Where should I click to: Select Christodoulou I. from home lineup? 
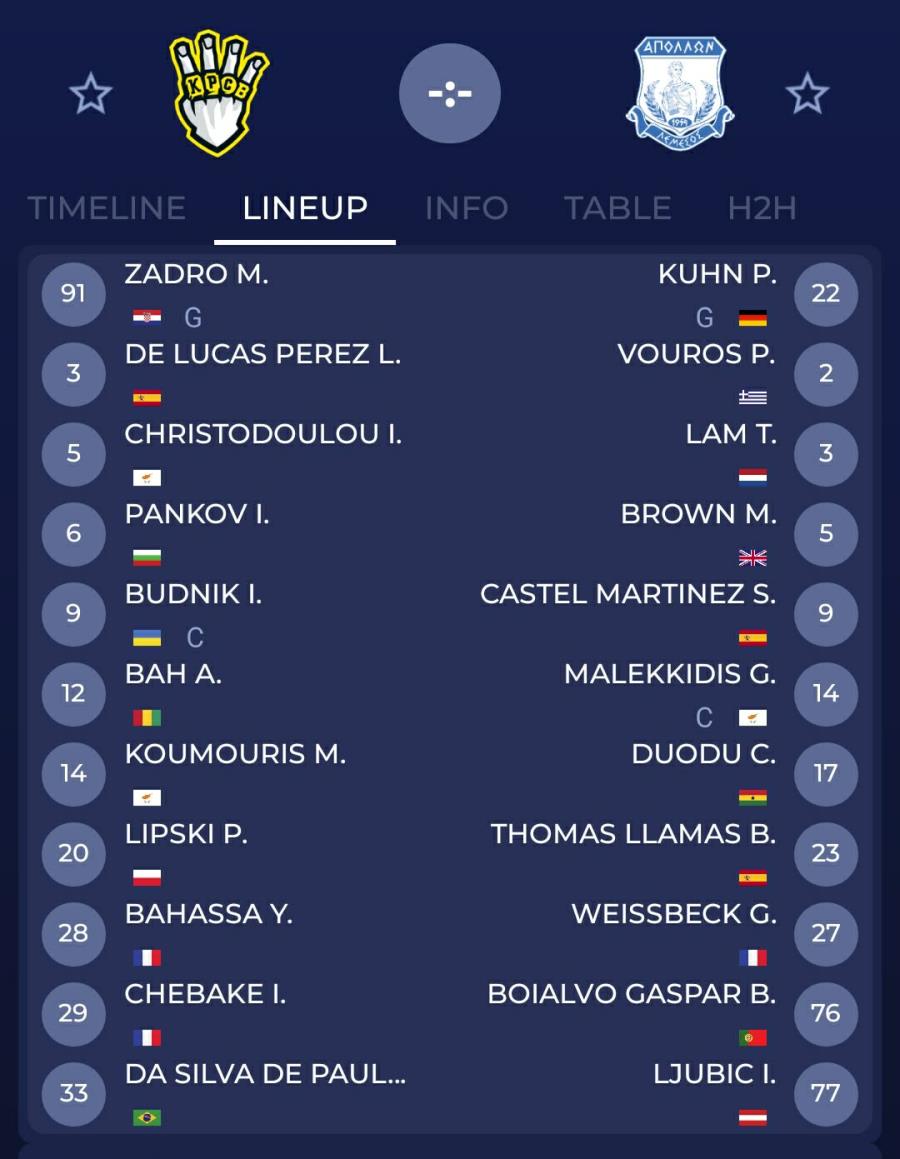[x=263, y=435]
